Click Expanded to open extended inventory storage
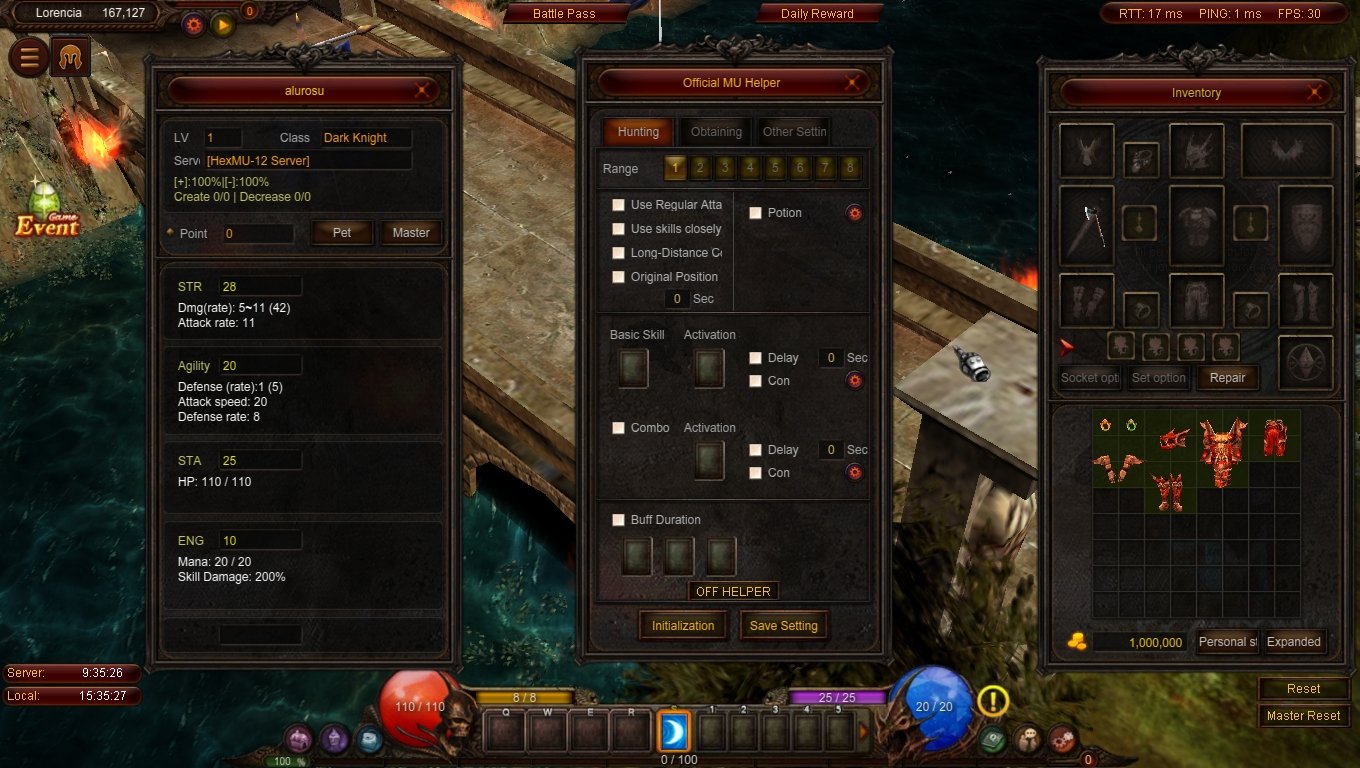Image resolution: width=1360 pixels, height=768 pixels. [1294, 641]
